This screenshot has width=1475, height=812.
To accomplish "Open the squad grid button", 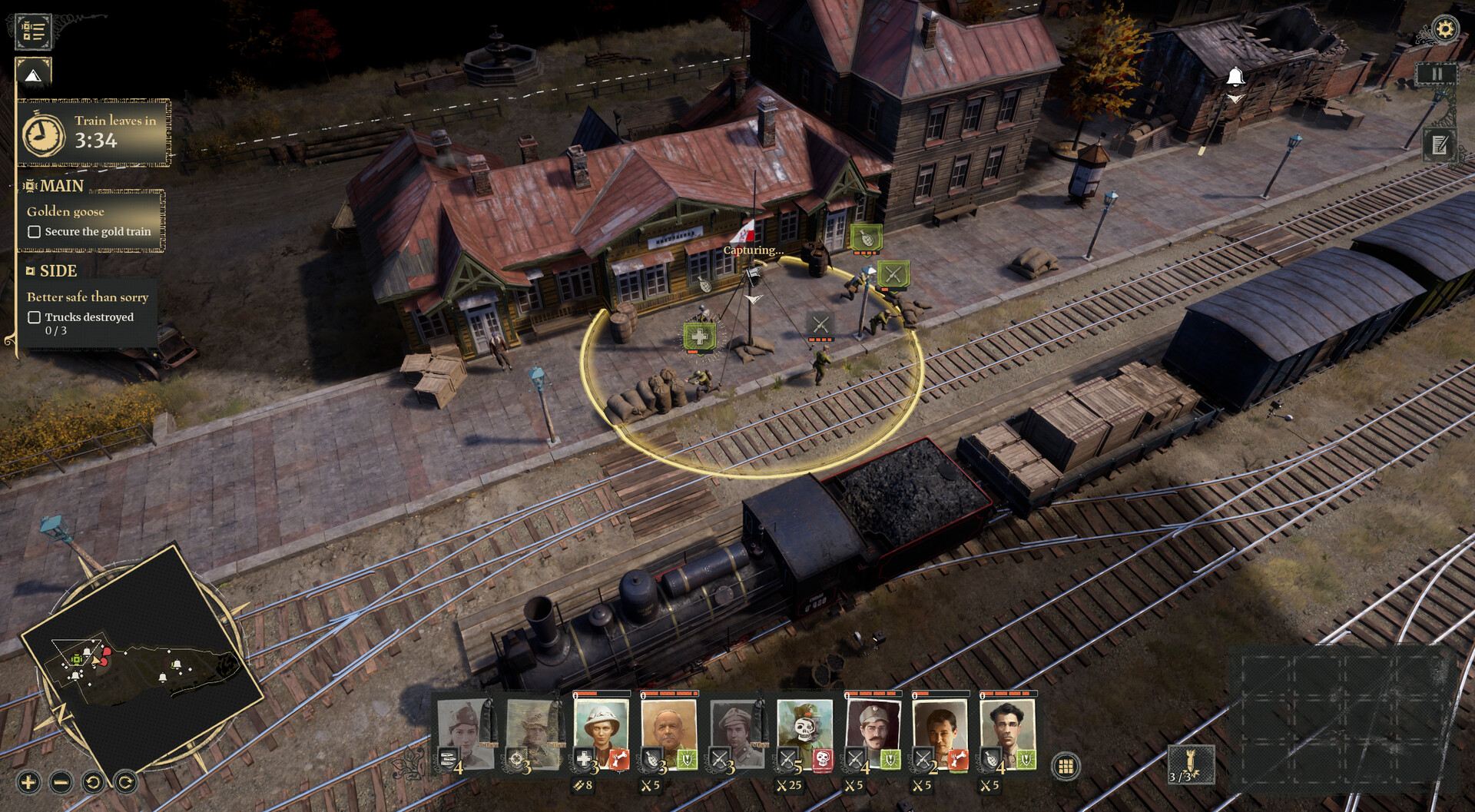I will click(1066, 766).
